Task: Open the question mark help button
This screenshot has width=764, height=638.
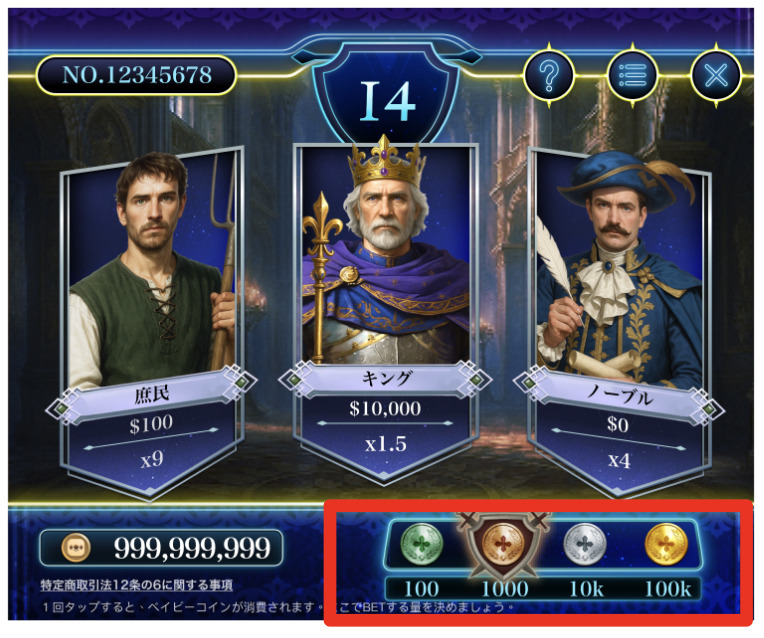Action: (x=548, y=74)
